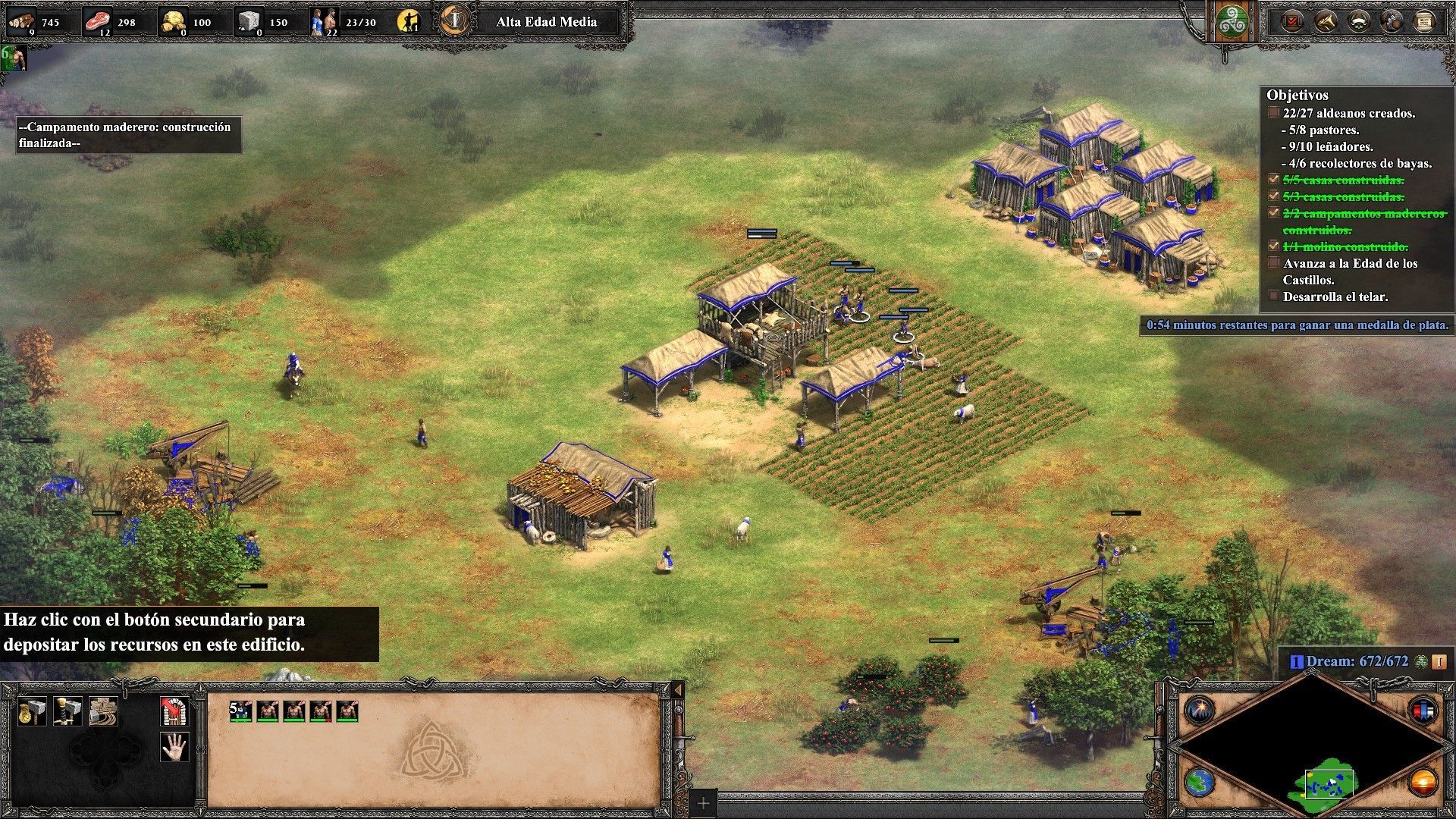
Task: Open the objectives checklist button
Action: pyautogui.click(x=1291, y=22)
